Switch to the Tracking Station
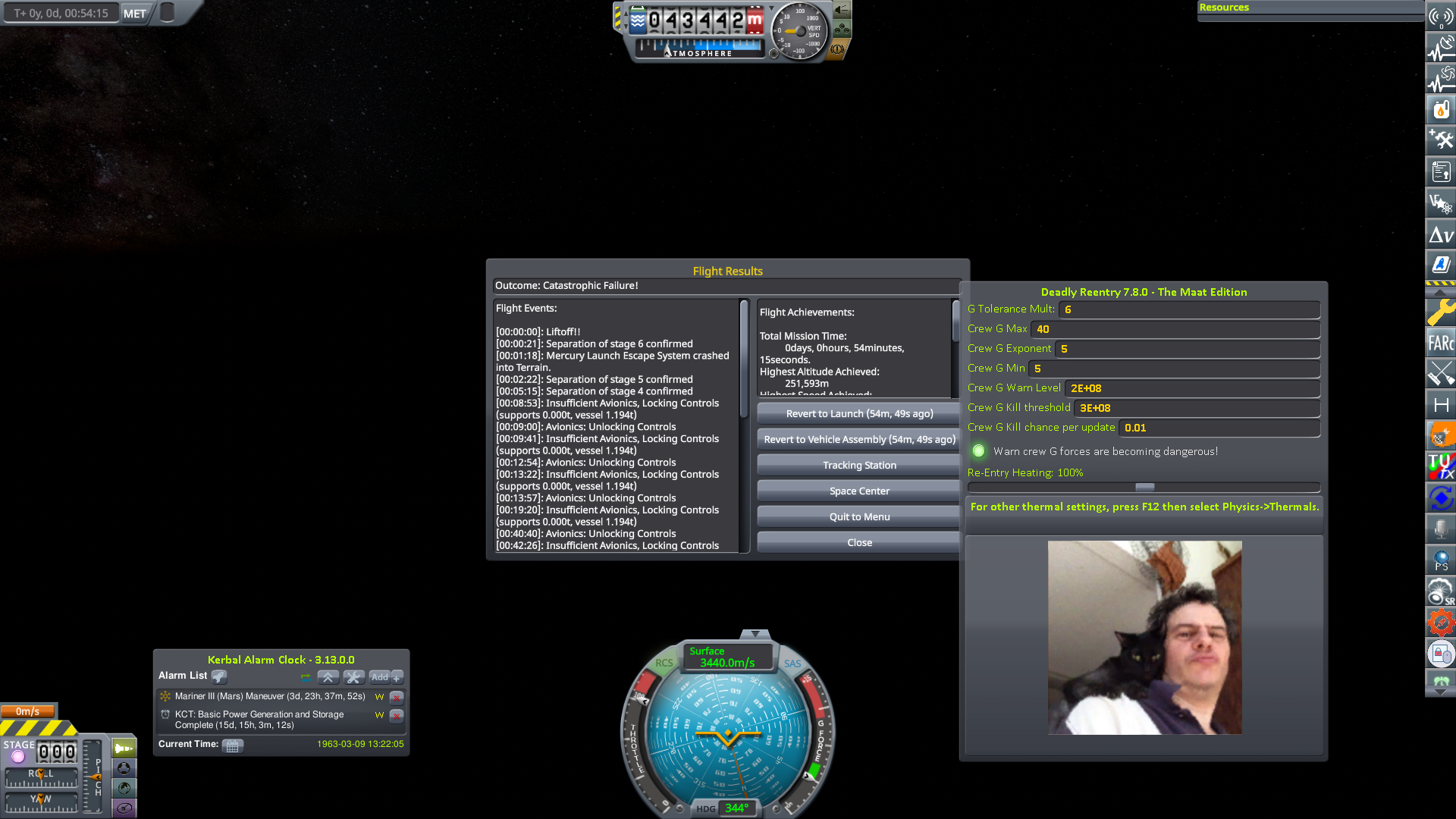 pyautogui.click(x=858, y=464)
